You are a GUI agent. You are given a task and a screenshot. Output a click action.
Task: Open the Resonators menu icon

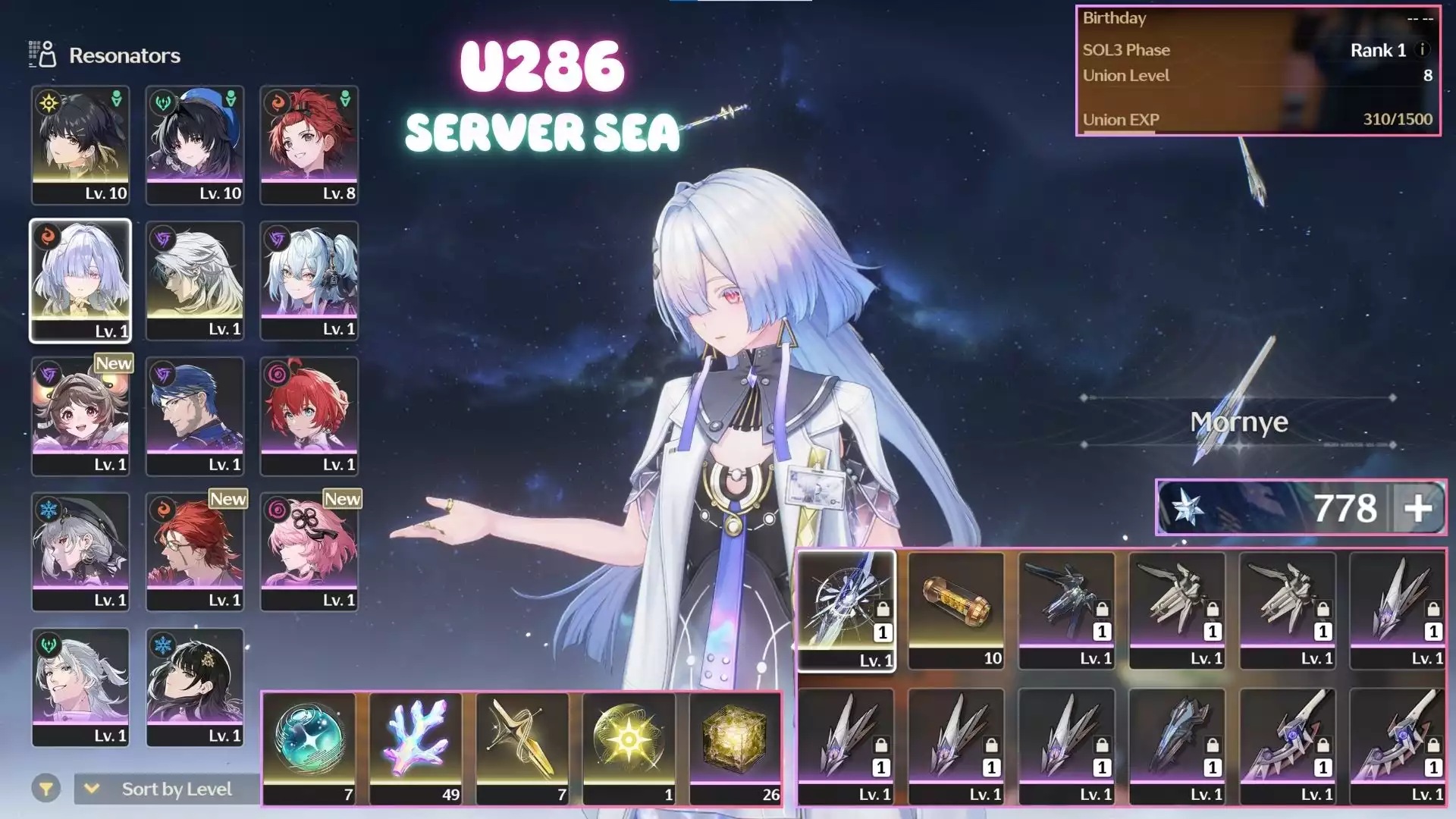(42, 55)
